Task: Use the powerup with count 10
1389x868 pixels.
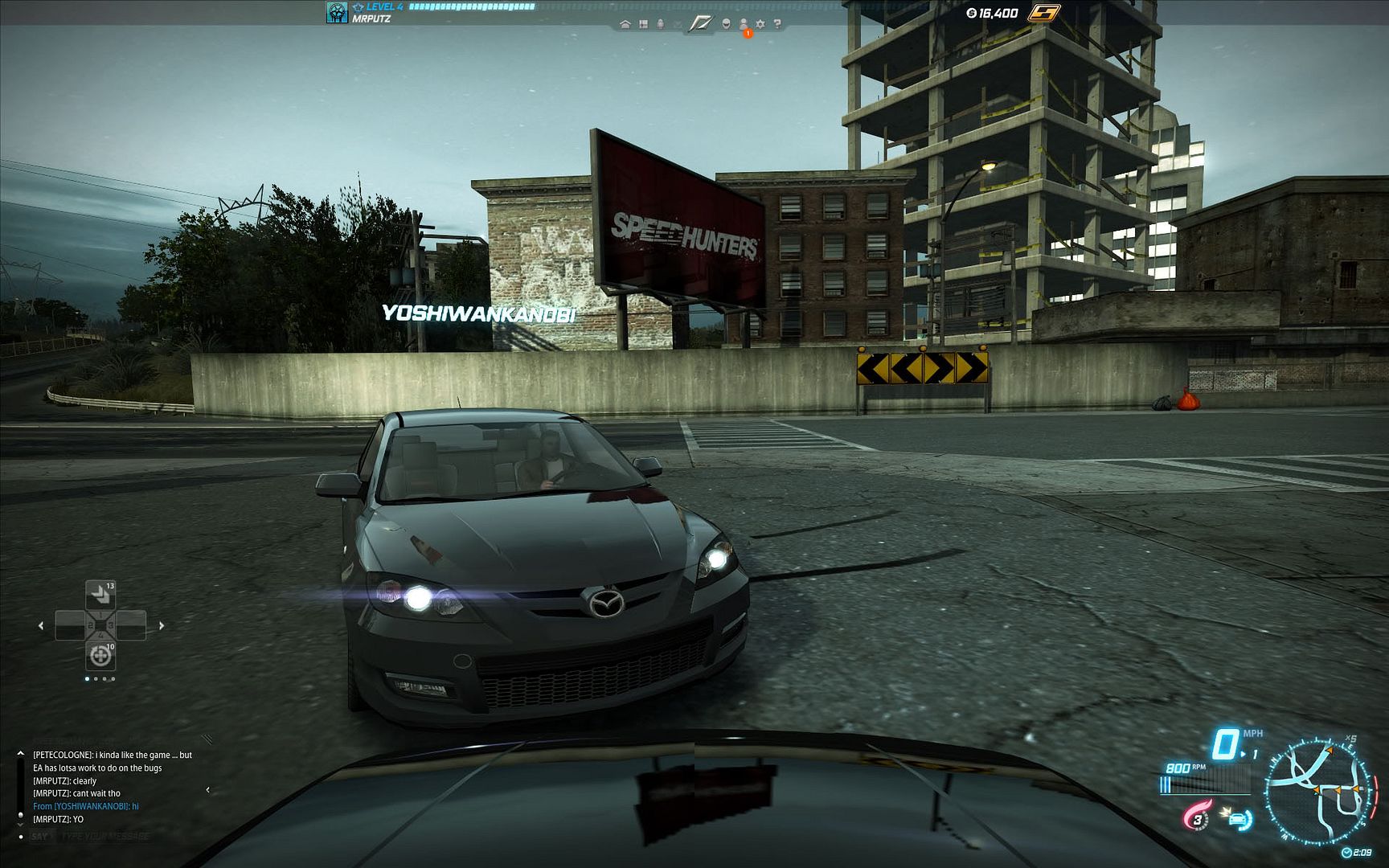Action: click(x=100, y=656)
